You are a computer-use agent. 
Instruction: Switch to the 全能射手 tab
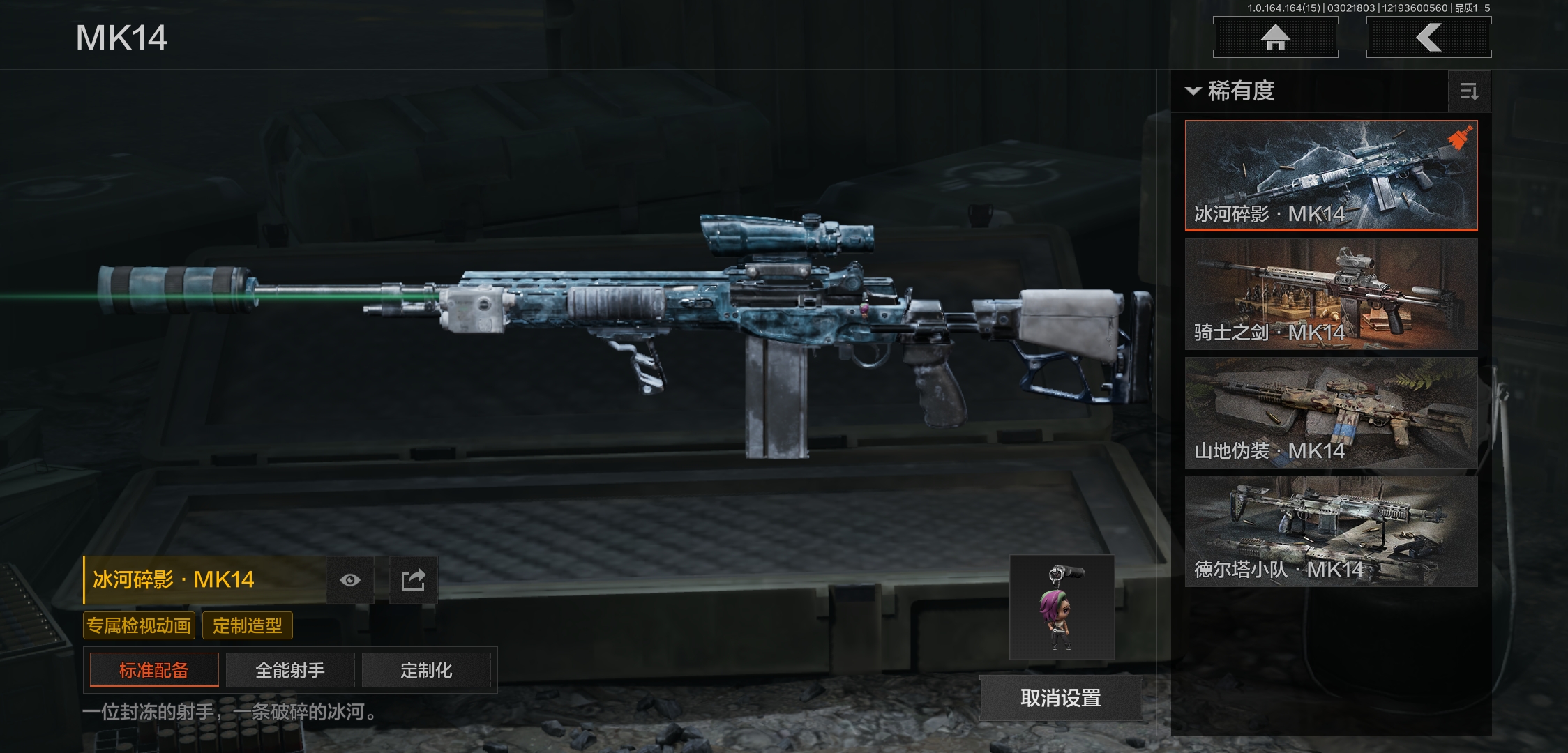click(290, 670)
